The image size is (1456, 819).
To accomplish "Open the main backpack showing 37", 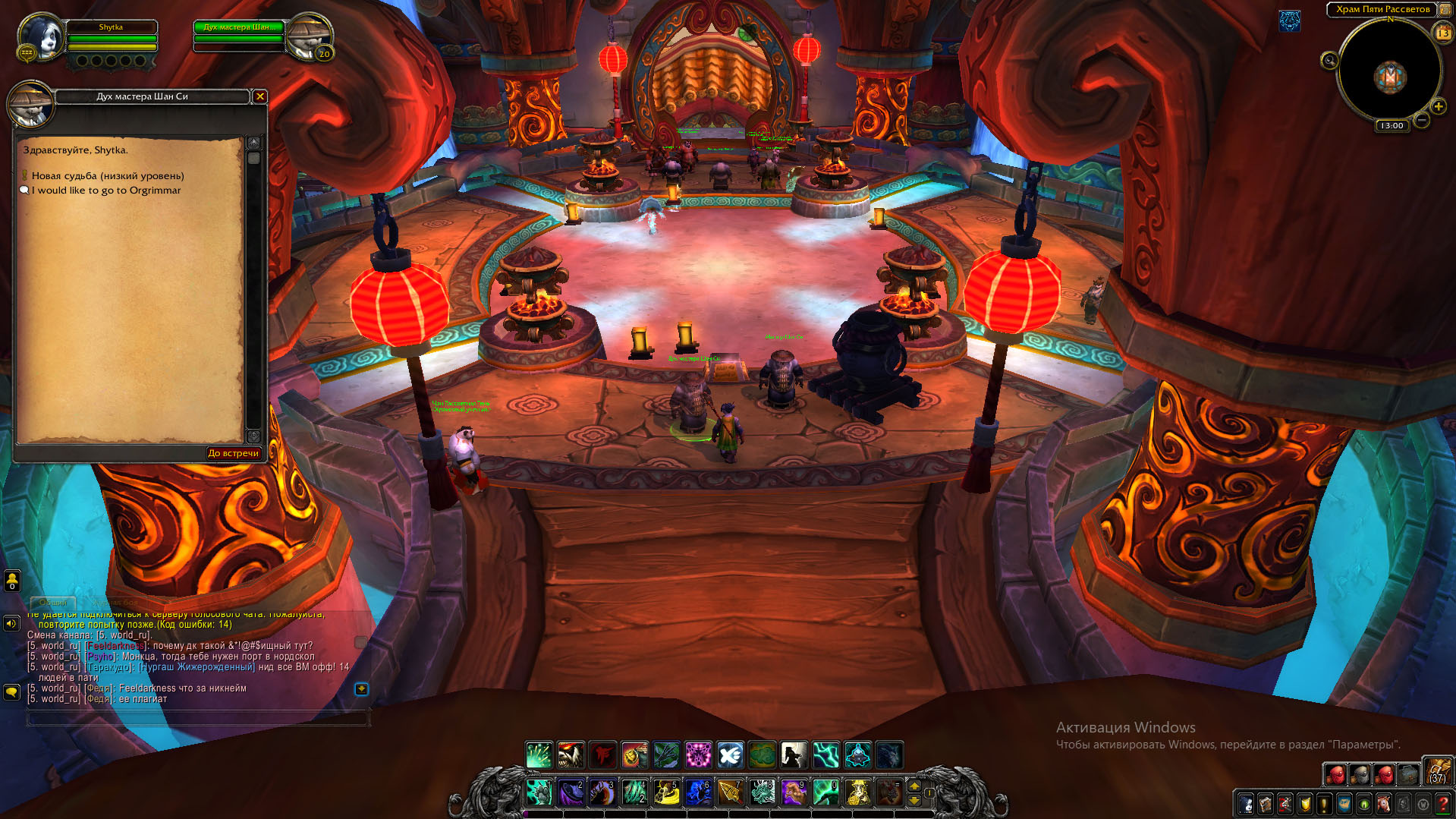I will tap(1437, 773).
